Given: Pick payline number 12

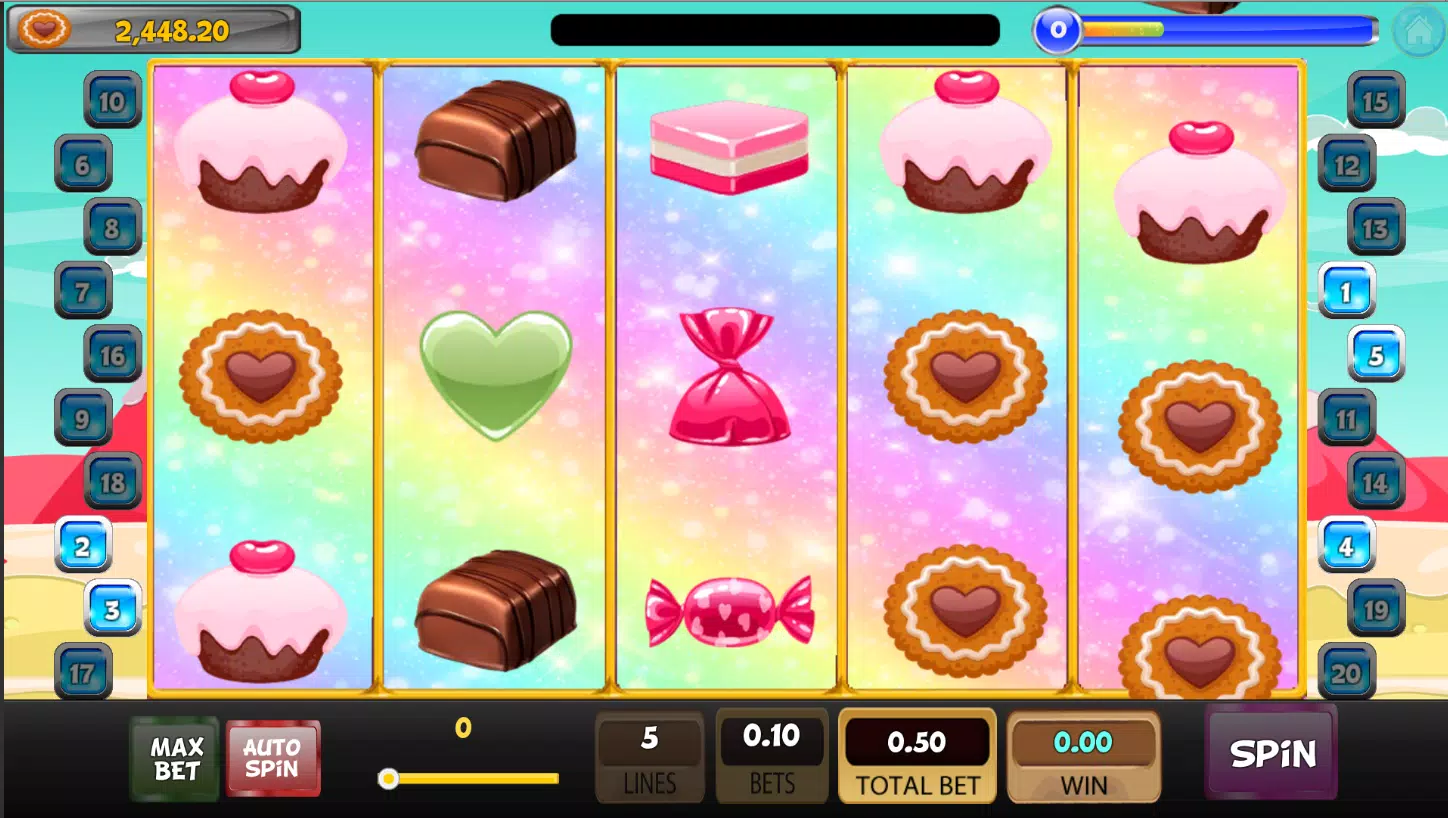Looking at the screenshot, I should [x=1346, y=164].
